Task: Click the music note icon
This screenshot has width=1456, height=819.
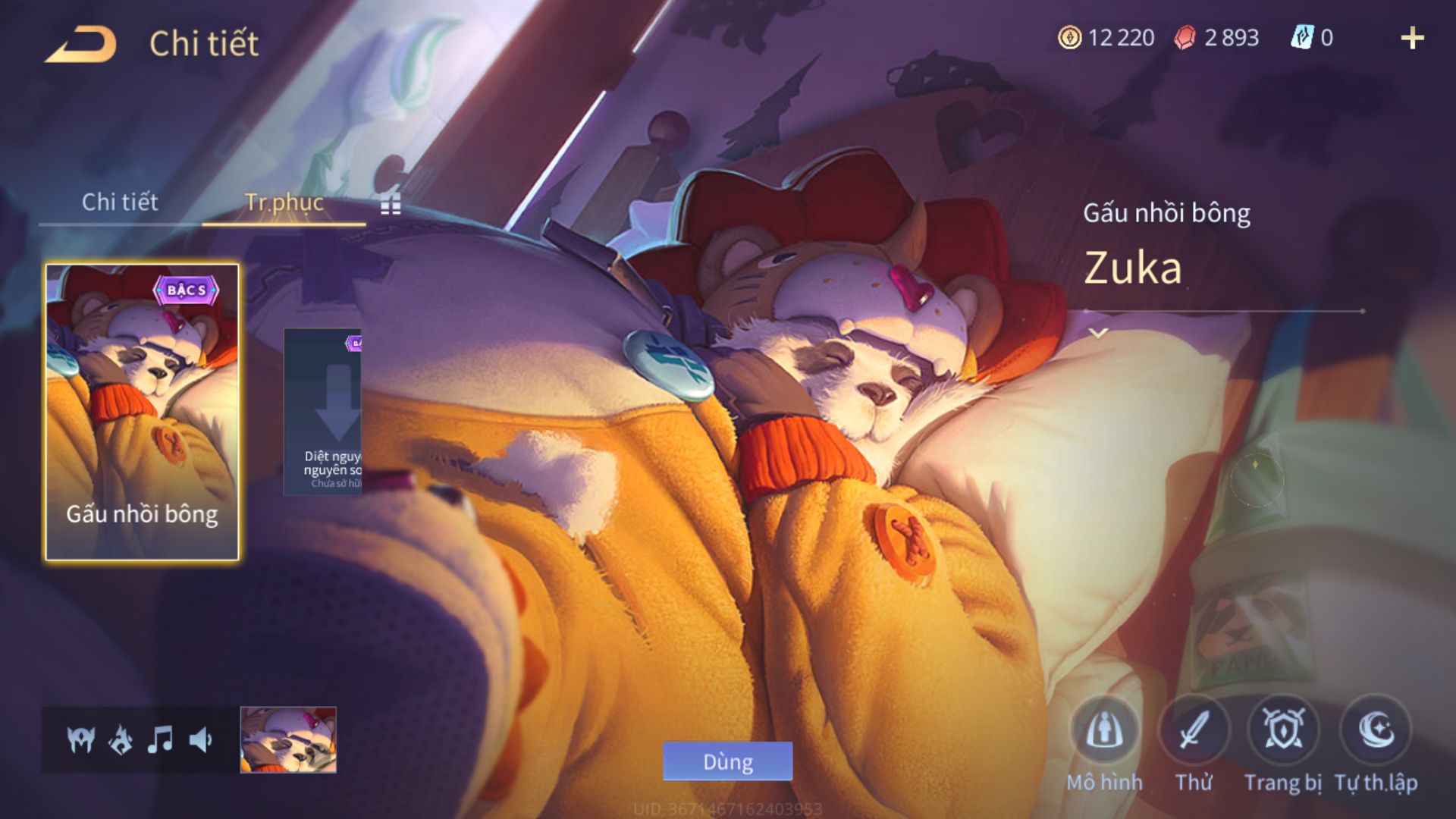Action: click(x=160, y=739)
